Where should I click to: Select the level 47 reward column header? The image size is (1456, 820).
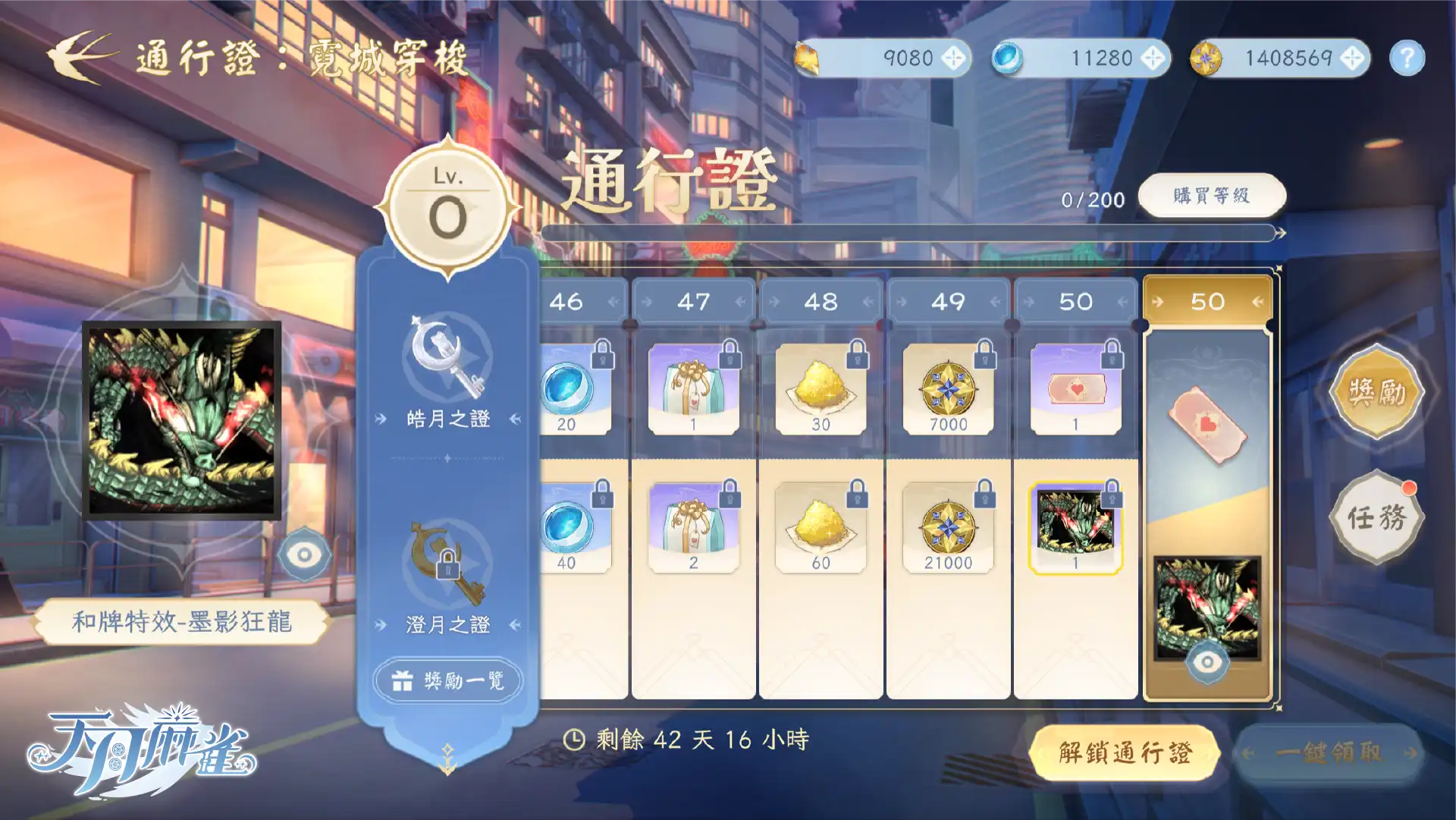point(692,300)
